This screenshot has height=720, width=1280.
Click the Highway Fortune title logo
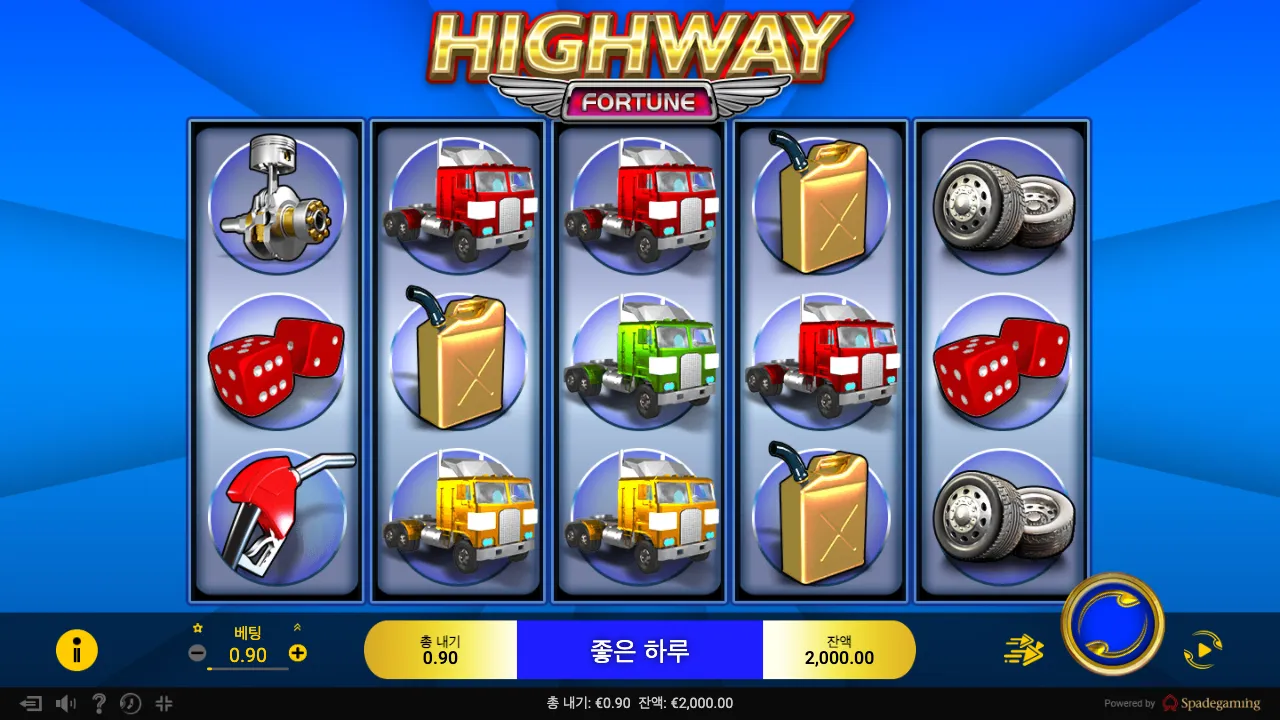coord(640,55)
